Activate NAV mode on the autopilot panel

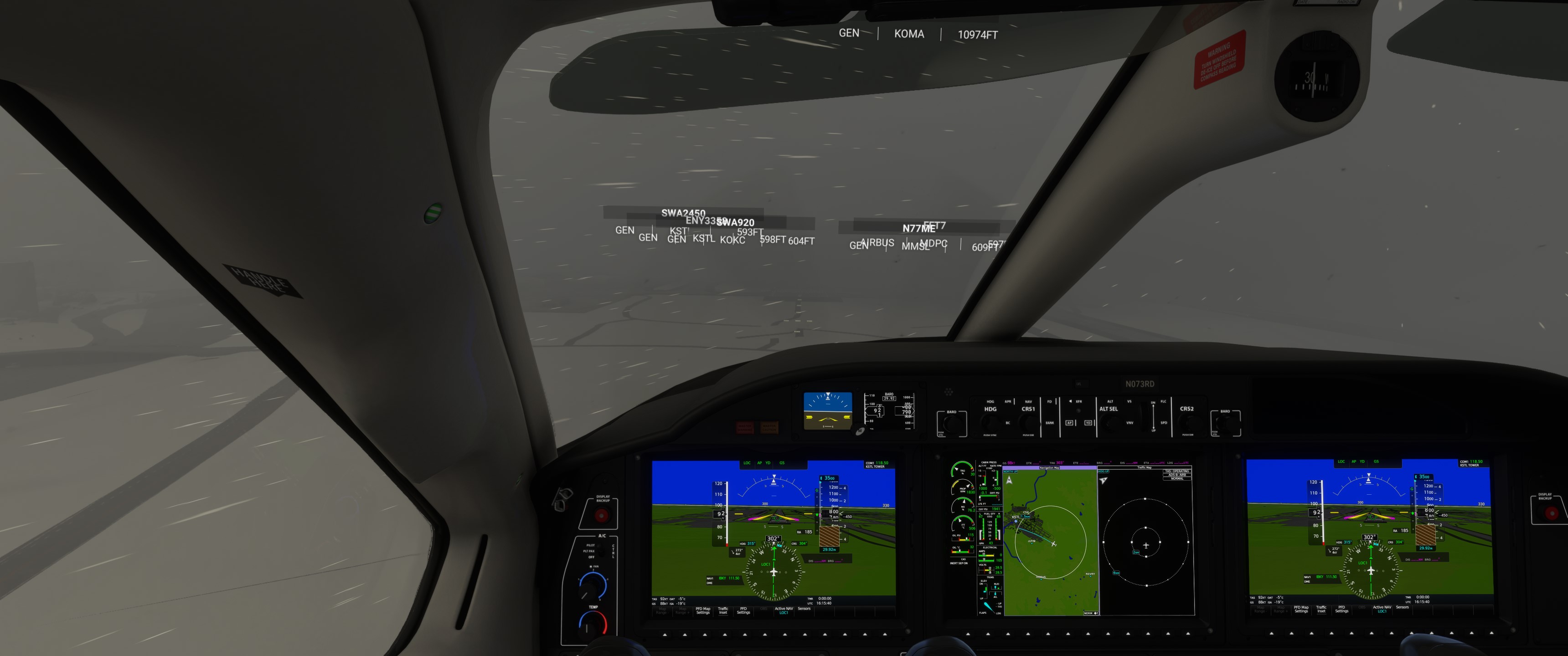[1029, 402]
